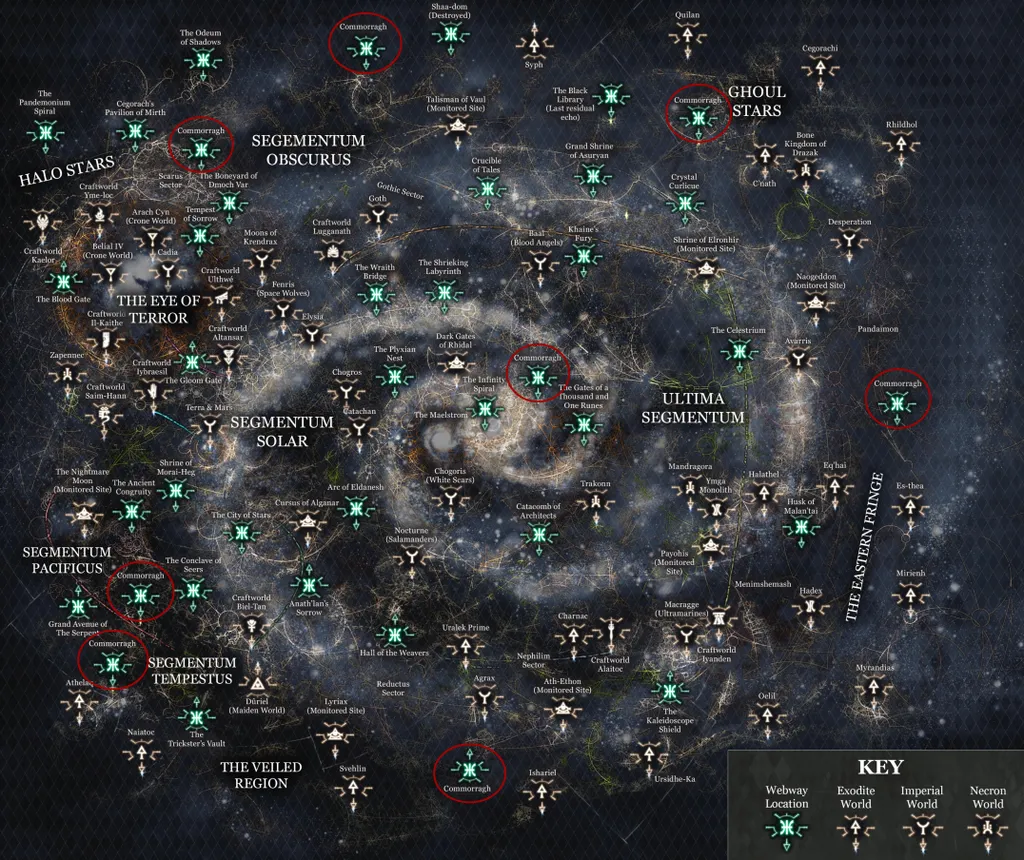Click the Catacomb of Architects marker
Image resolution: width=1024 pixels, height=860 pixels.
pyautogui.click(x=538, y=534)
